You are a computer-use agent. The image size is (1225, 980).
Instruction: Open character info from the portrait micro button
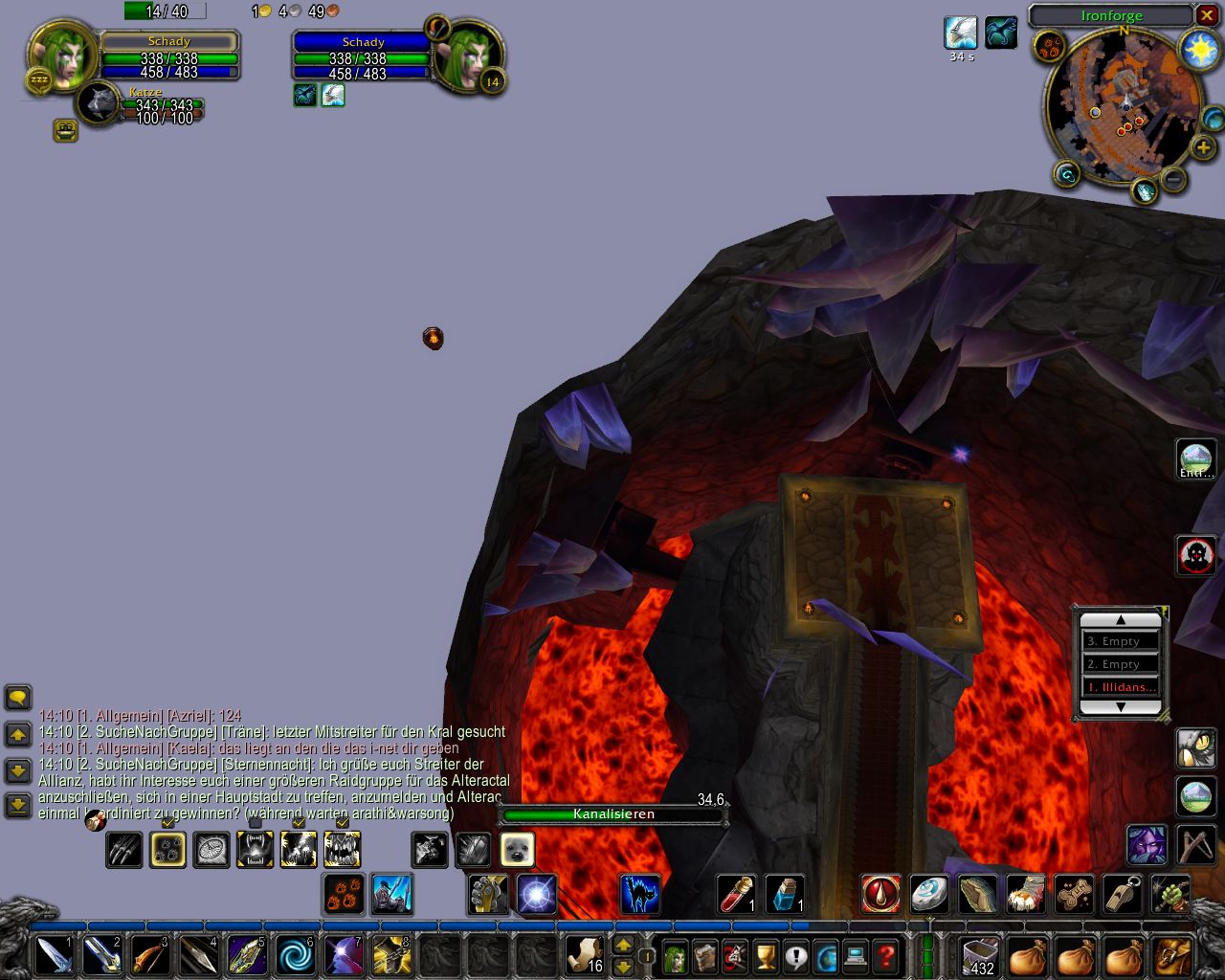tap(675, 956)
